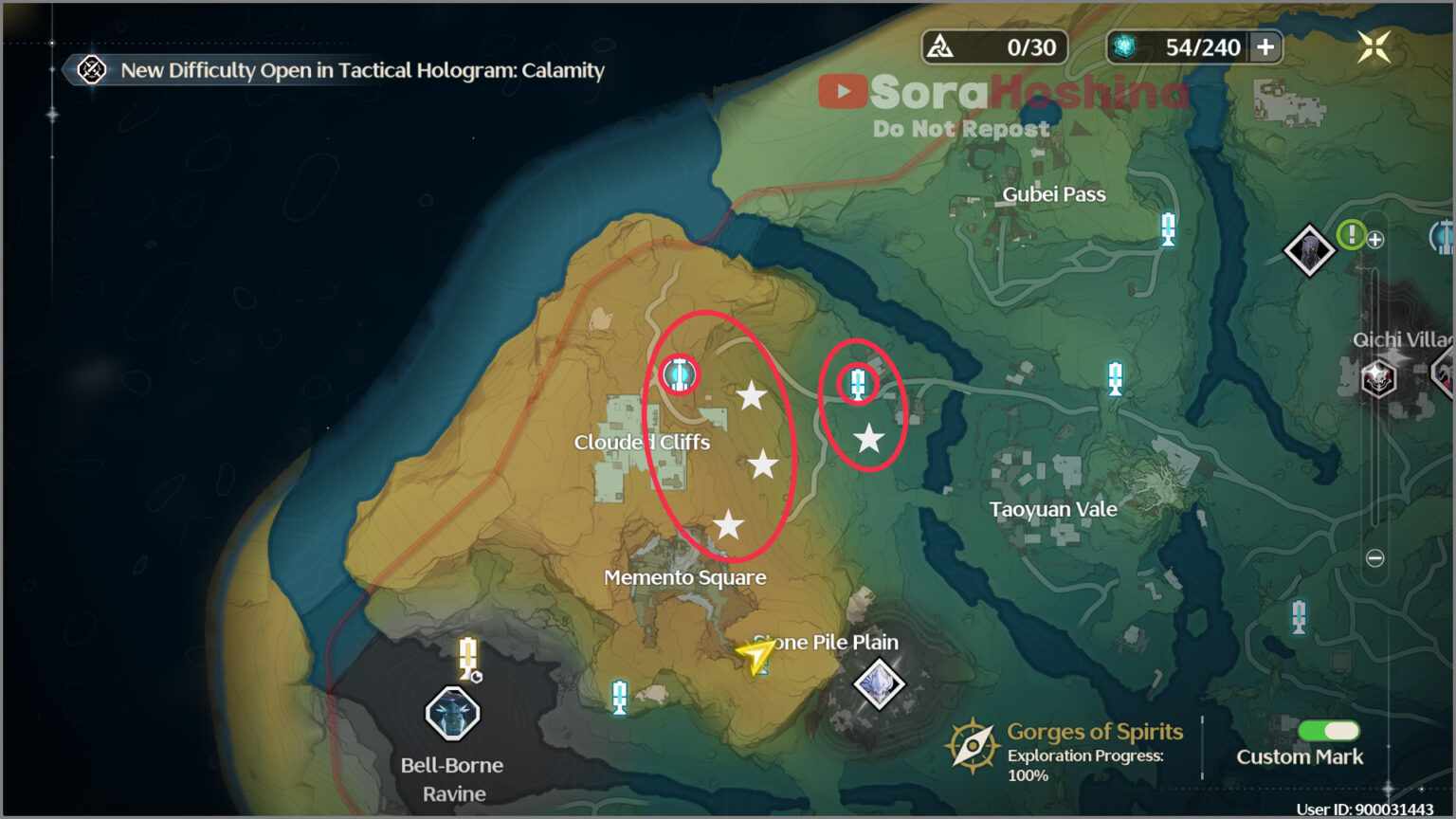Image resolution: width=1456 pixels, height=819 pixels.
Task: Click the Gorges of Spirits region label
Action: click(1092, 732)
